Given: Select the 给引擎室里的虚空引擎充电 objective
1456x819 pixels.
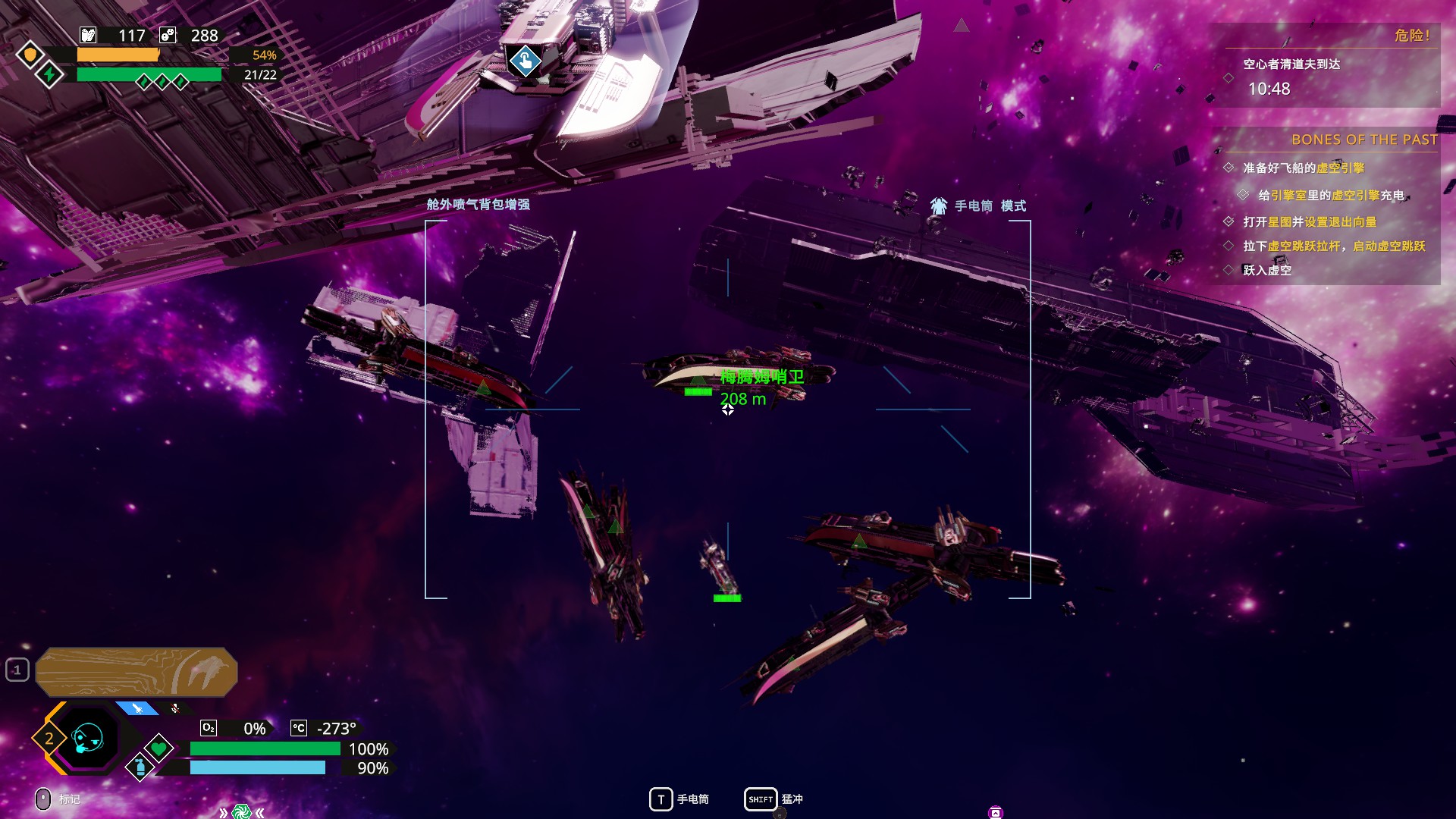Looking at the screenshot, I should click(1330, 195).
